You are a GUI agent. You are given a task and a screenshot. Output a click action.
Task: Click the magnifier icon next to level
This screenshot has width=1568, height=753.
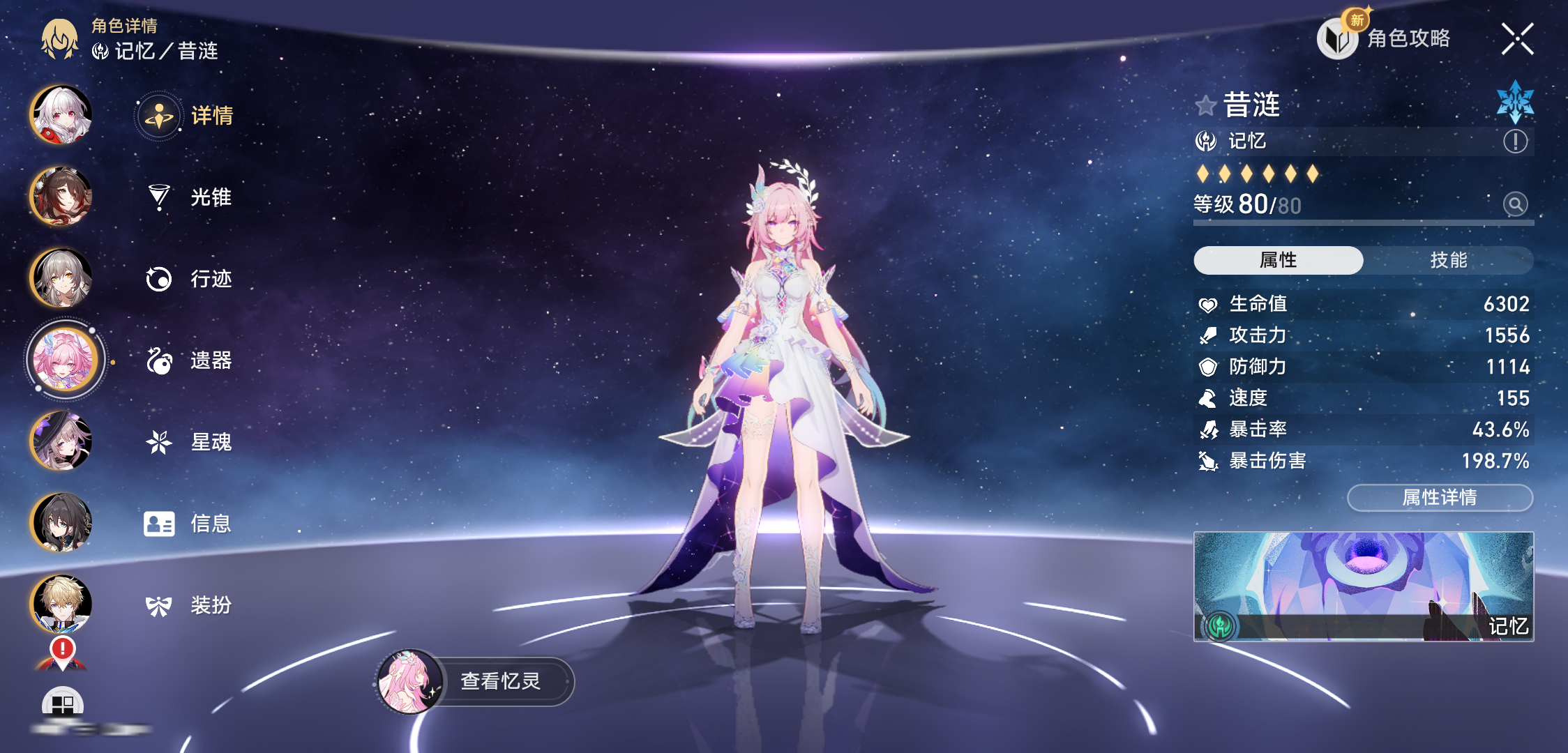point(1515,204)
